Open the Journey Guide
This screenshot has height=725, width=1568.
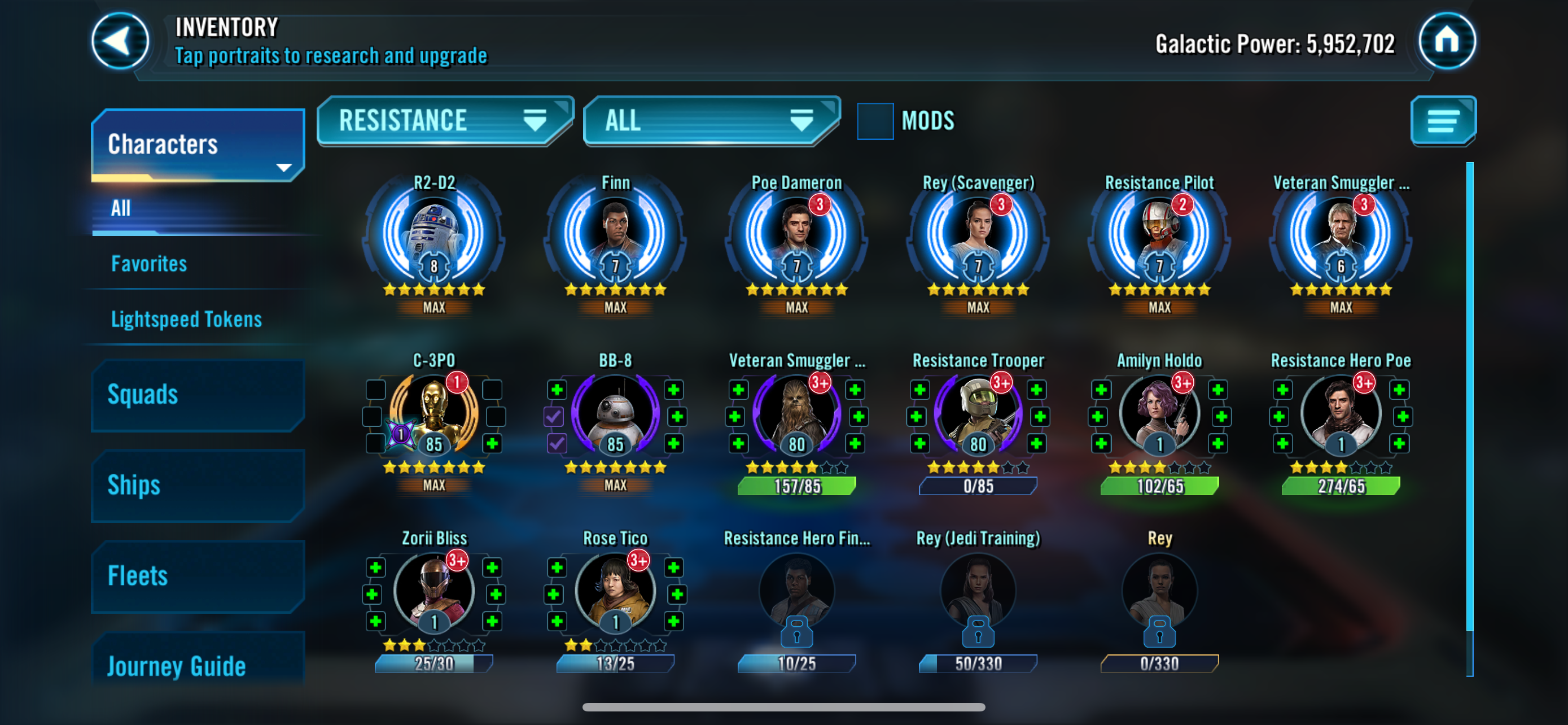[x=198, y=666]
